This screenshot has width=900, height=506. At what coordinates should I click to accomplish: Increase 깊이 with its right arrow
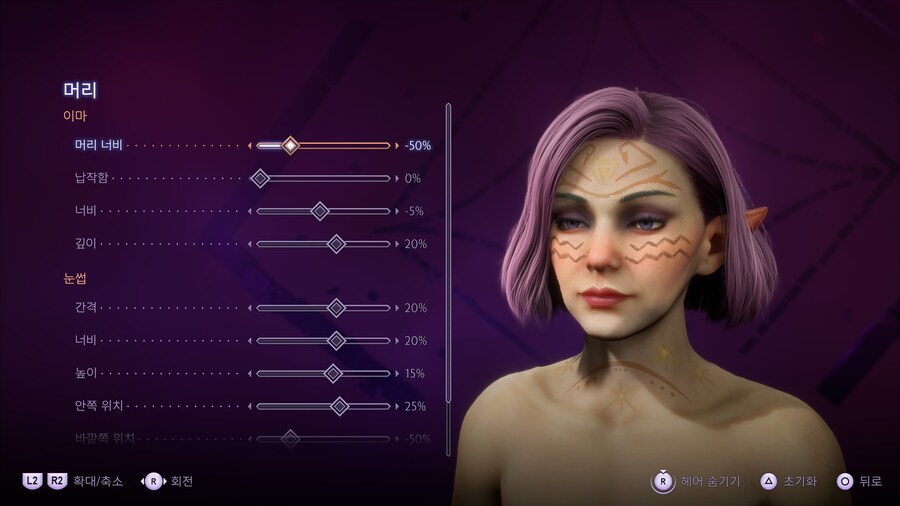point(397,244)
